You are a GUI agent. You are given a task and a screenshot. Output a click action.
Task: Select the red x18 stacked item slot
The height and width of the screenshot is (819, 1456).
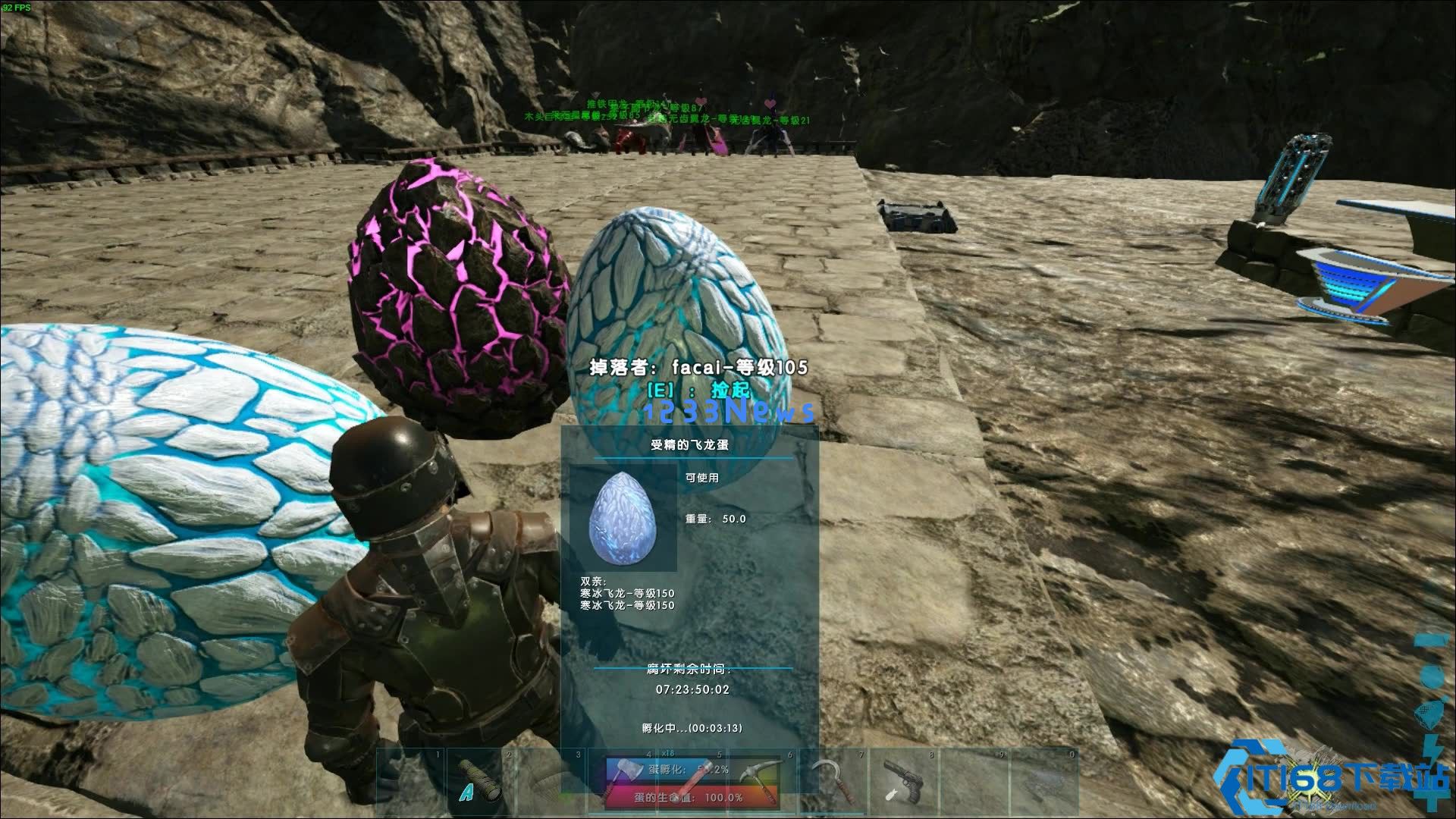690,781
